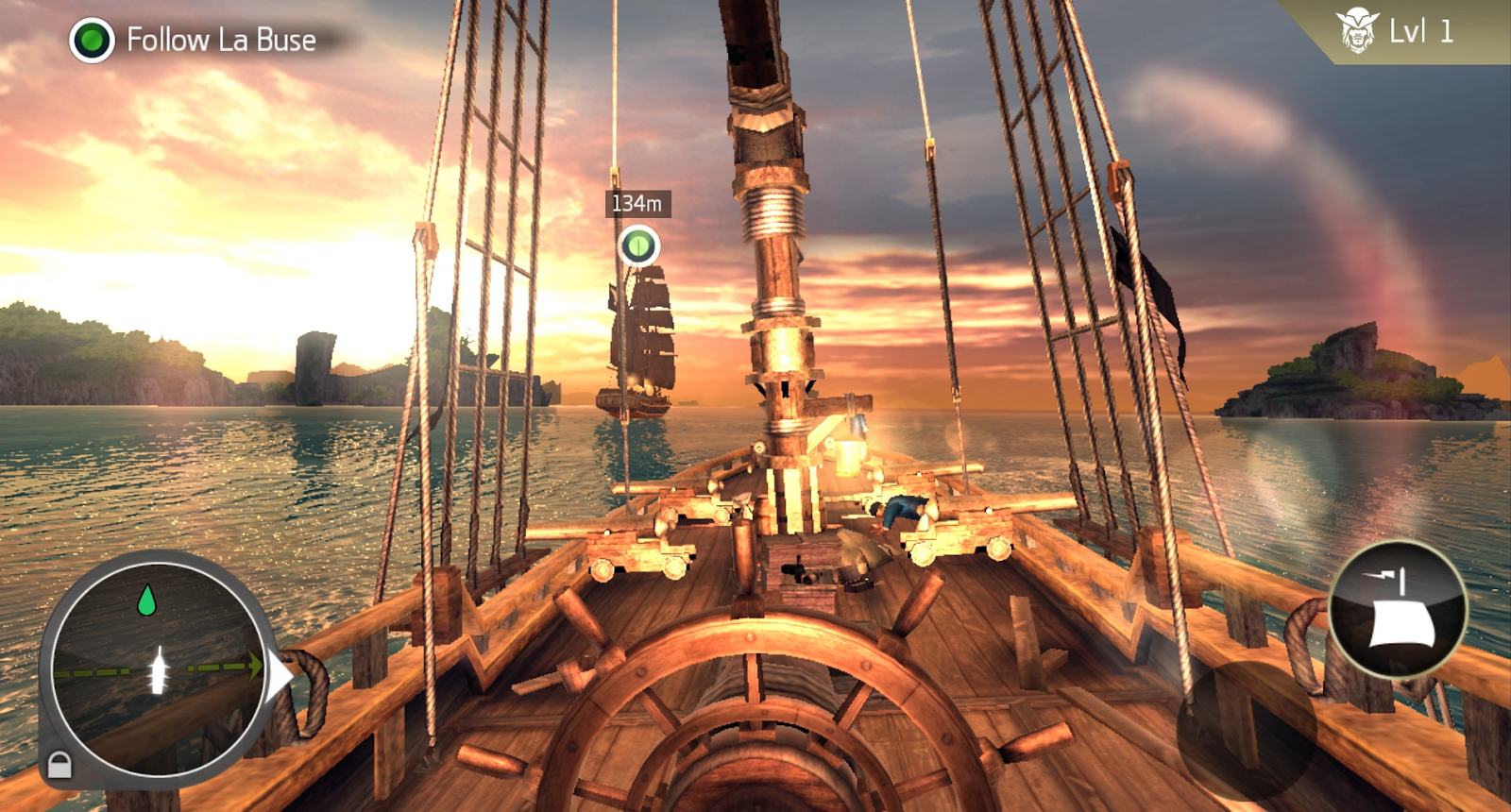1511x812 pixels.
Task: Click the 134m waypoint marker
Action: [638, 246]
